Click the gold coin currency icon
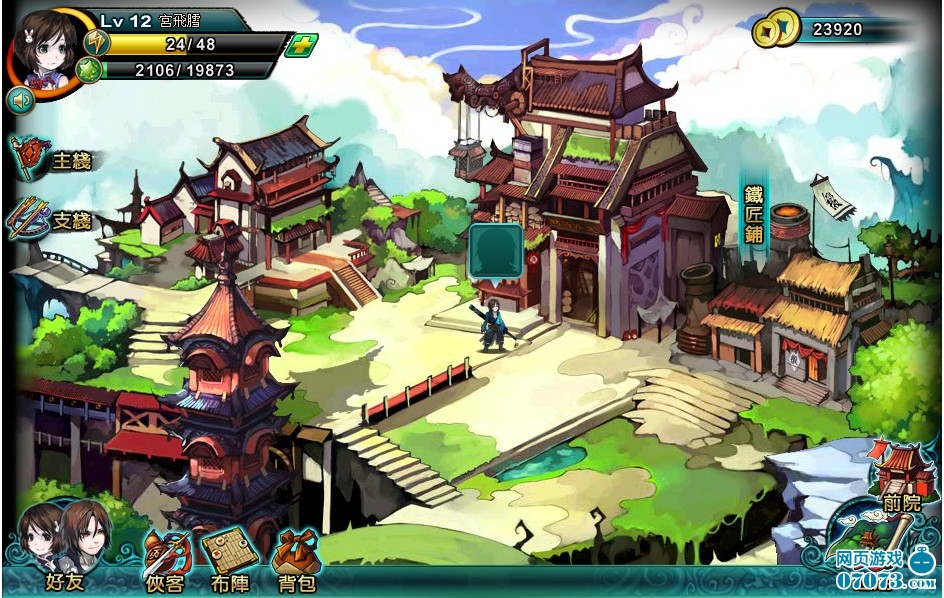This screenshot has height=598, width=944. point(776,28)
